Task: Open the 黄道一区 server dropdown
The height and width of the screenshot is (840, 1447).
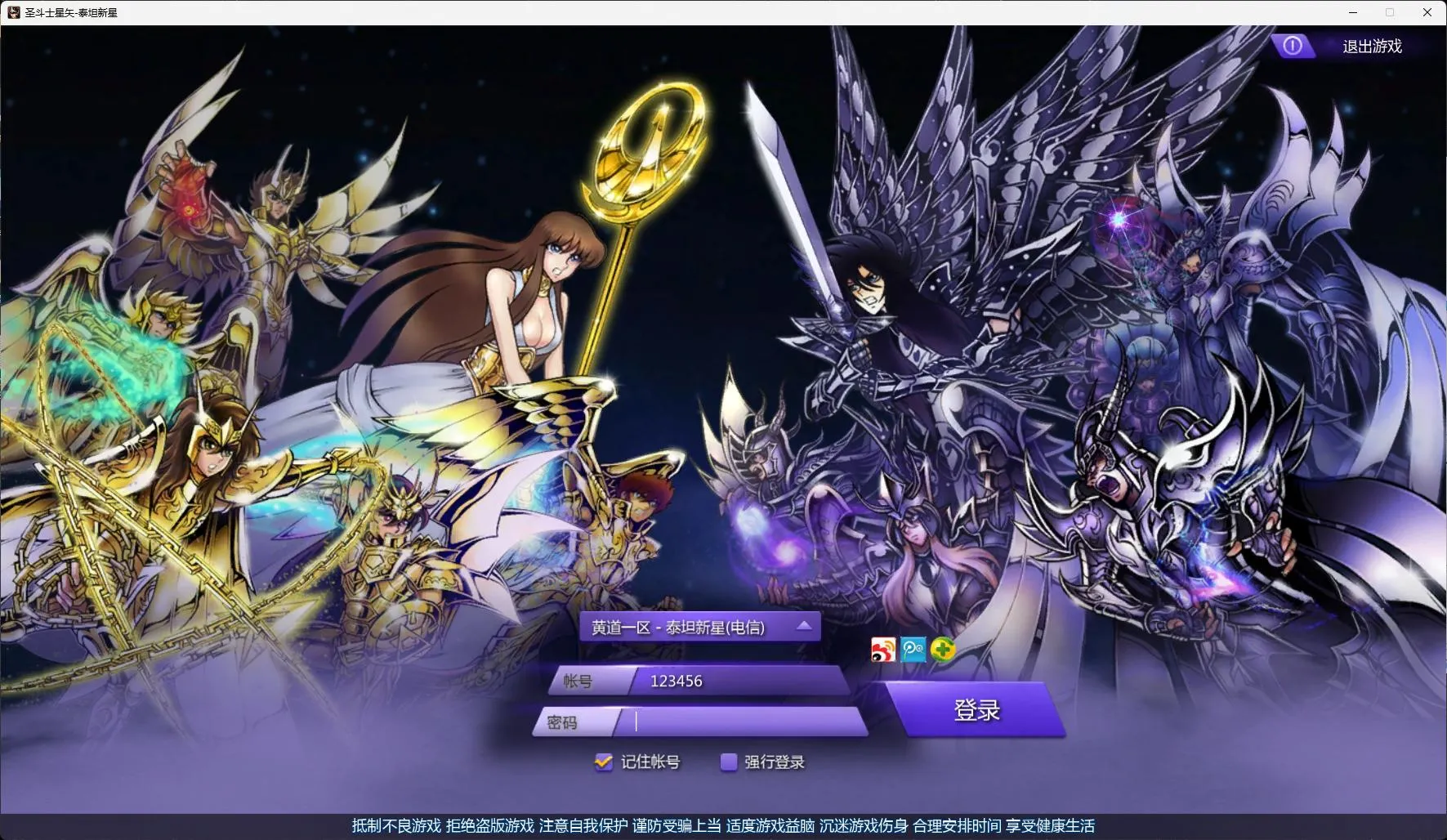Action: pyautogui.click(x=699, y=627)
